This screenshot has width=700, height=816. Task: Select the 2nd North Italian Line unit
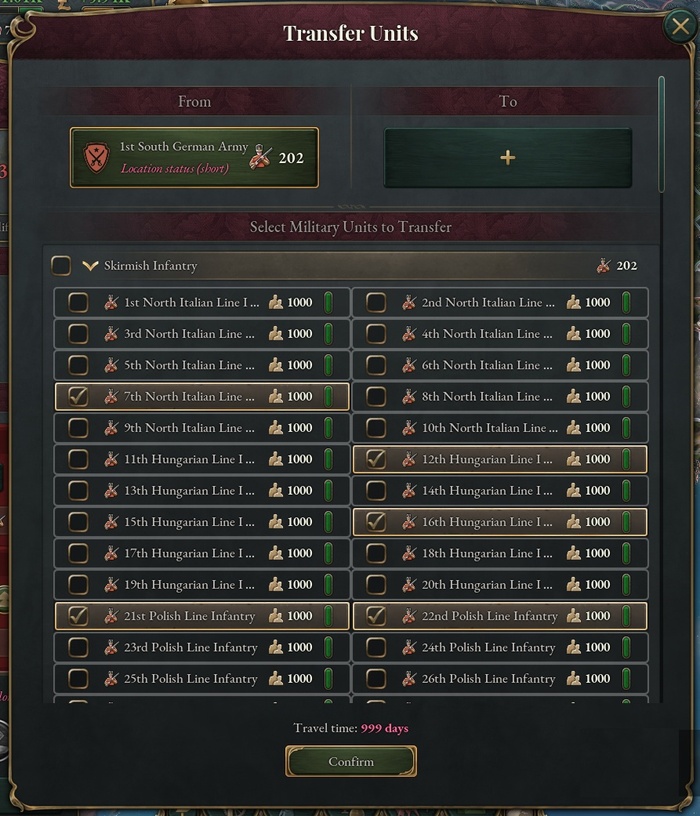pos(376,303)
